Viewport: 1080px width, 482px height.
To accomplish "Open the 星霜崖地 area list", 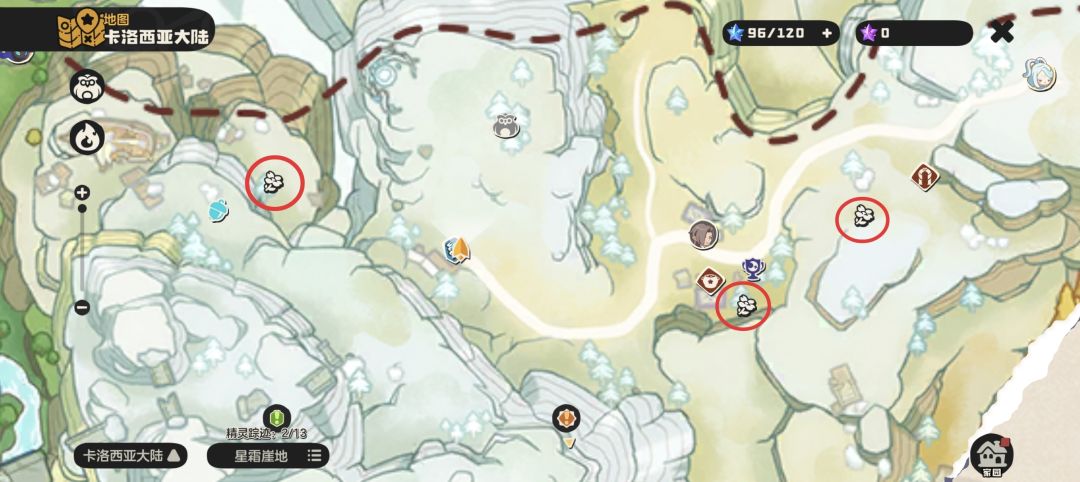I will (x=267, y=456).
